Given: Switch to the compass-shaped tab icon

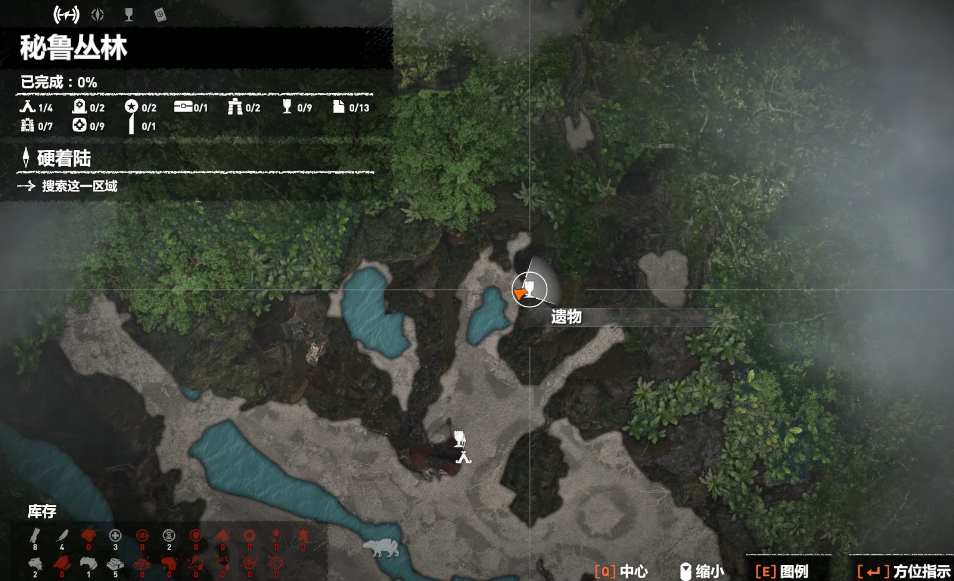Looking at the screenshot, I should [96, 15].
